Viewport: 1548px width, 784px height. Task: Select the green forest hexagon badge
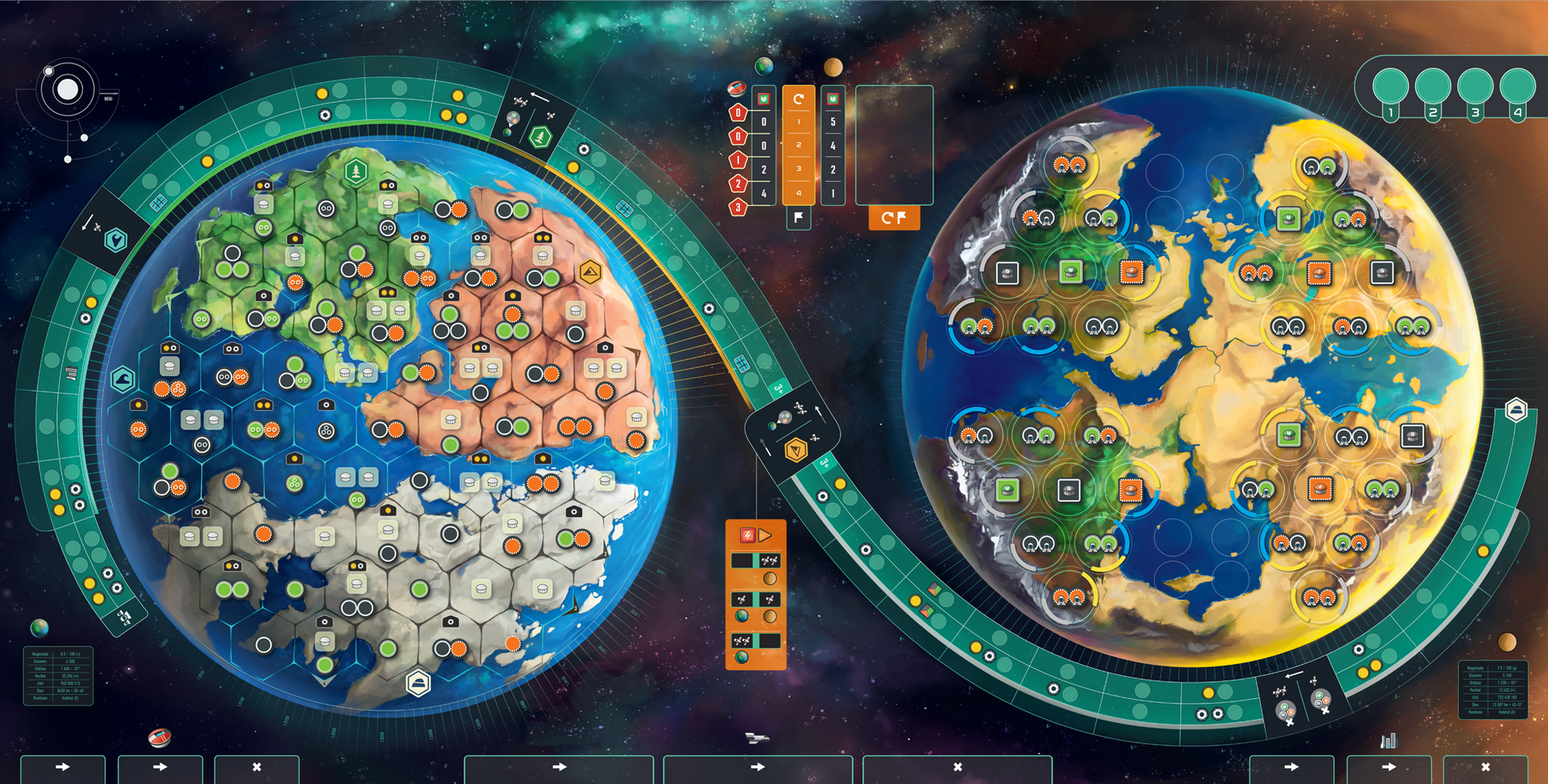pyautogui.click(x=356, y=171)
